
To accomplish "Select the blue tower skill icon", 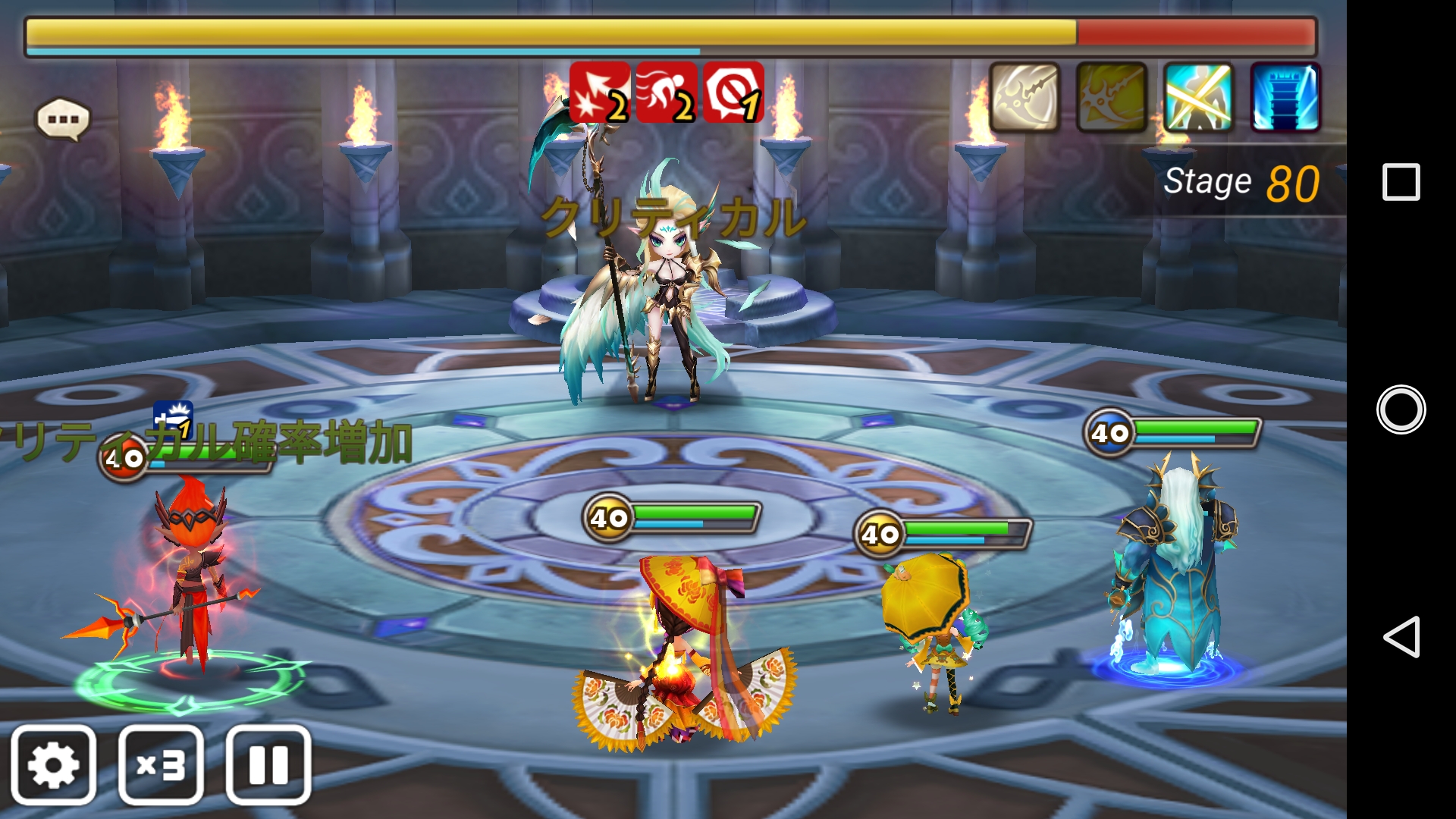I will point(1285,97).
